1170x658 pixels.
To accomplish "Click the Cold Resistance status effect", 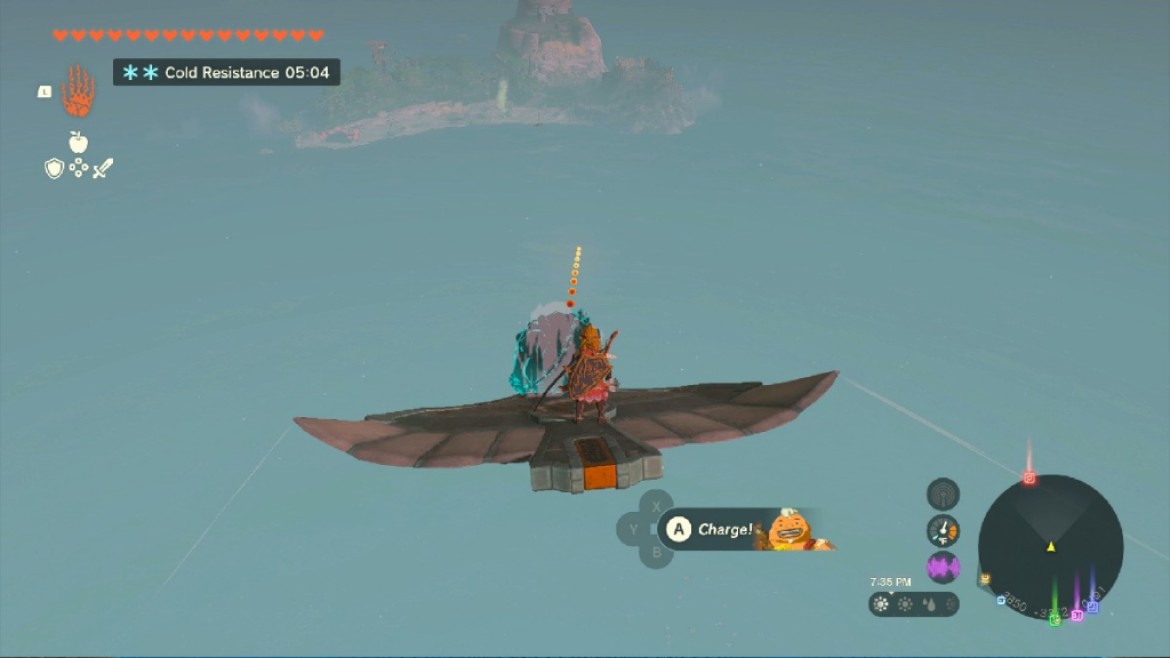I will (227, 72).
